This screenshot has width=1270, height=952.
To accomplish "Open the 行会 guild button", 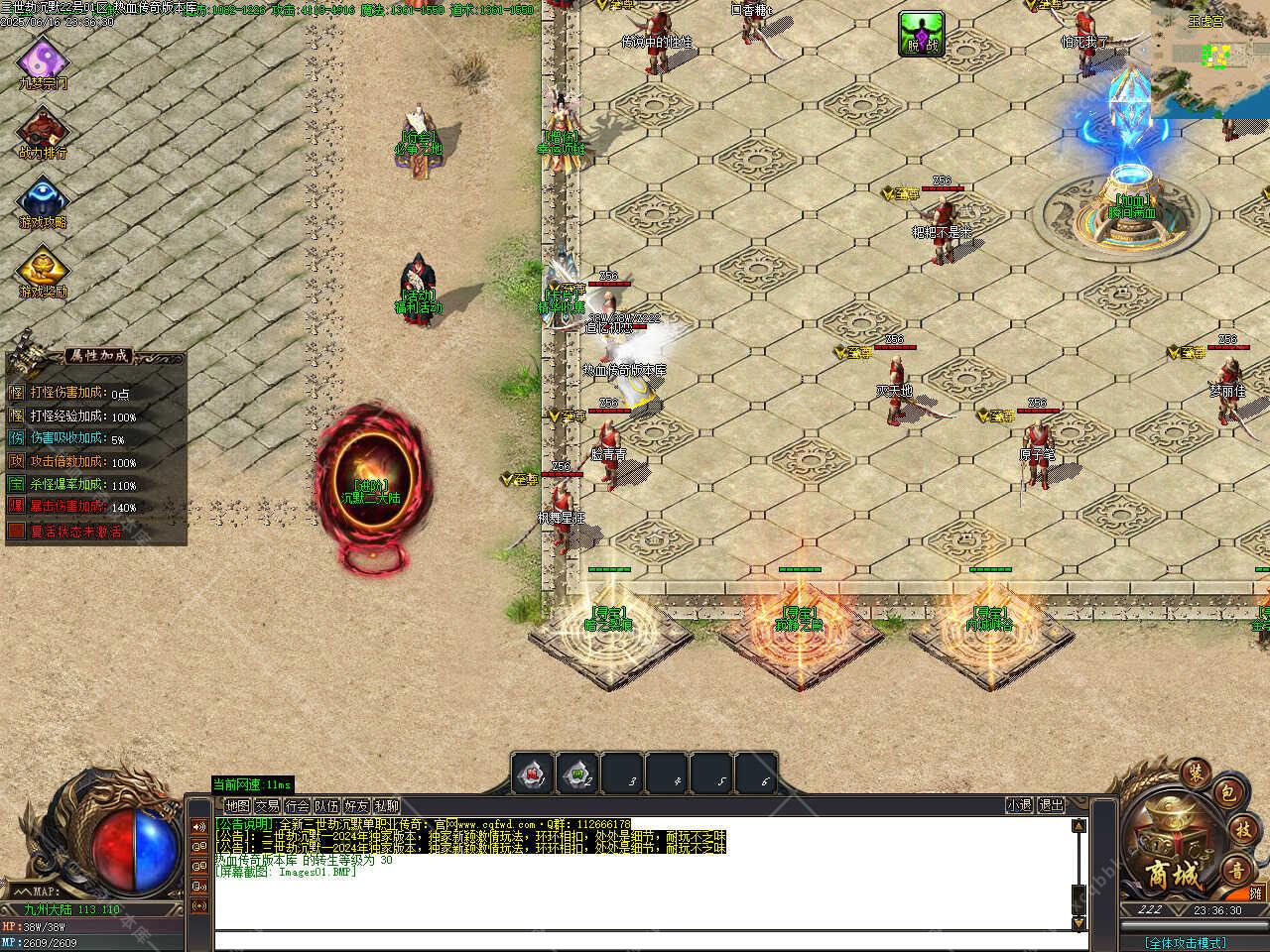I will coord(297,806).
